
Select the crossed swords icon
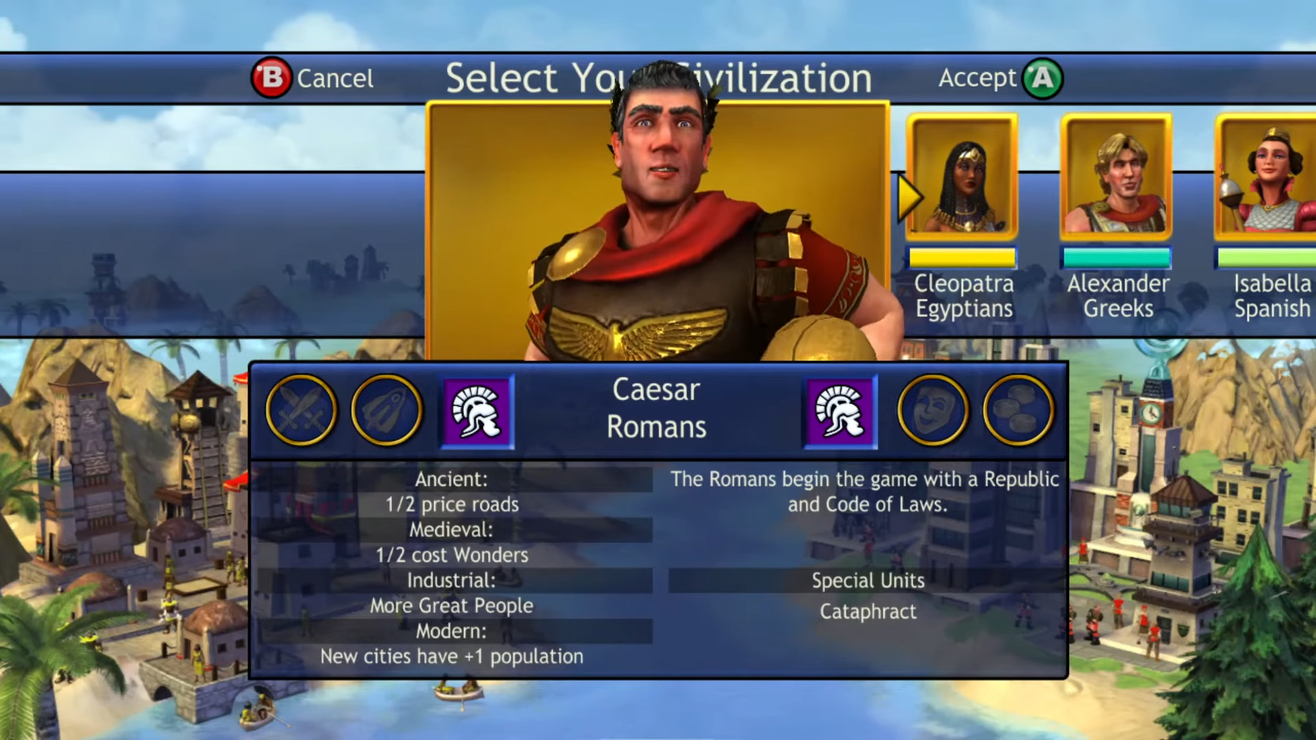tap(301, 410)
